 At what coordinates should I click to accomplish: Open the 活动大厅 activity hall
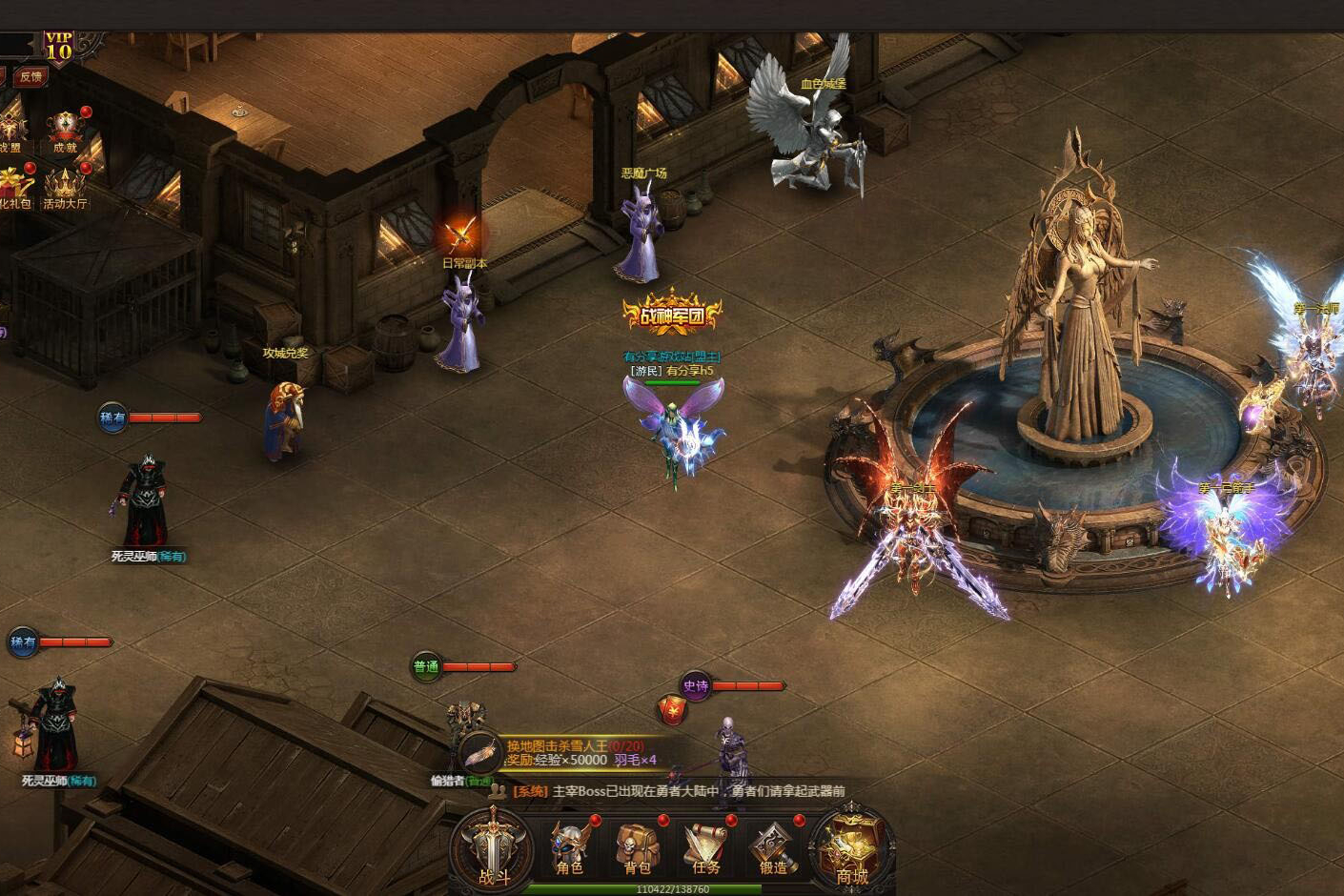(65, 187)
